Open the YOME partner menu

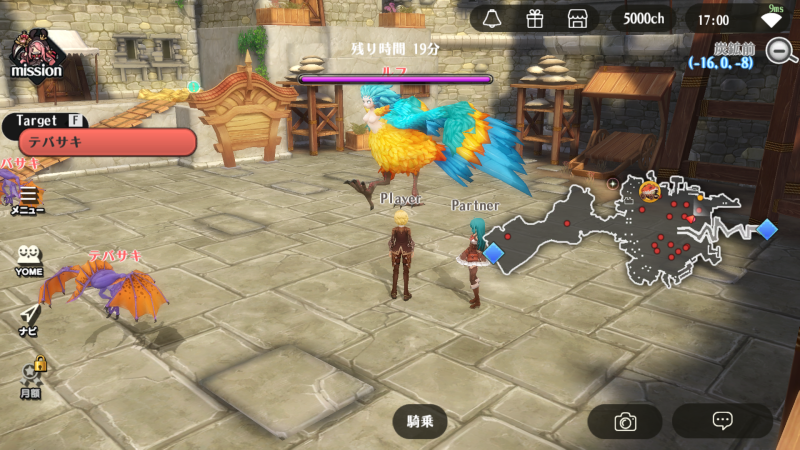coord(28,260)
